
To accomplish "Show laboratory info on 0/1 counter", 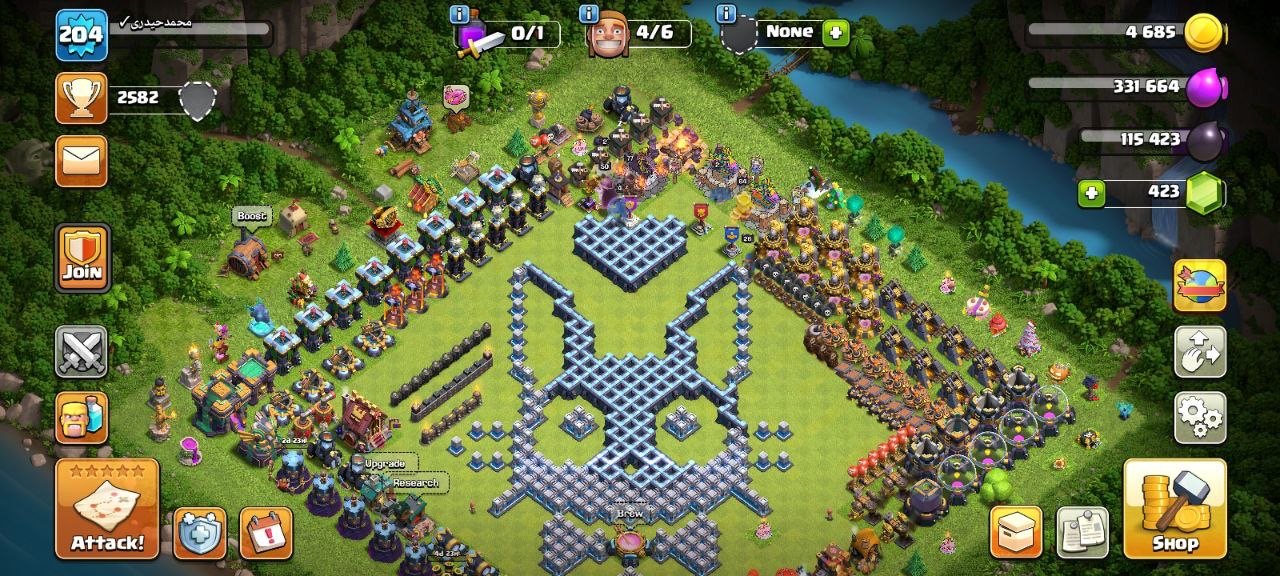I will (460, 14).
